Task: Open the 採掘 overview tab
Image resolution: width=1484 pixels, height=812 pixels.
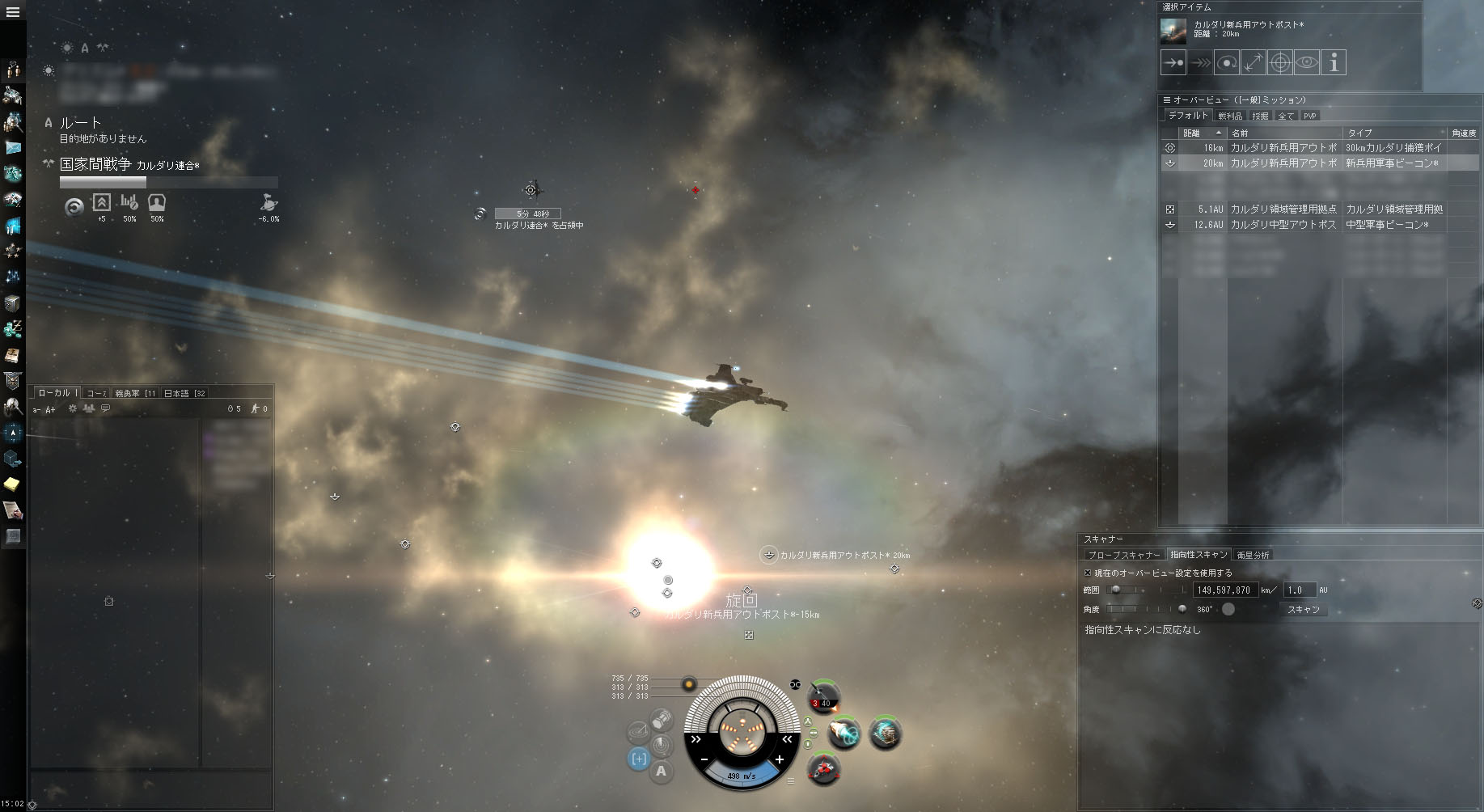Action: pos(1260,116)
